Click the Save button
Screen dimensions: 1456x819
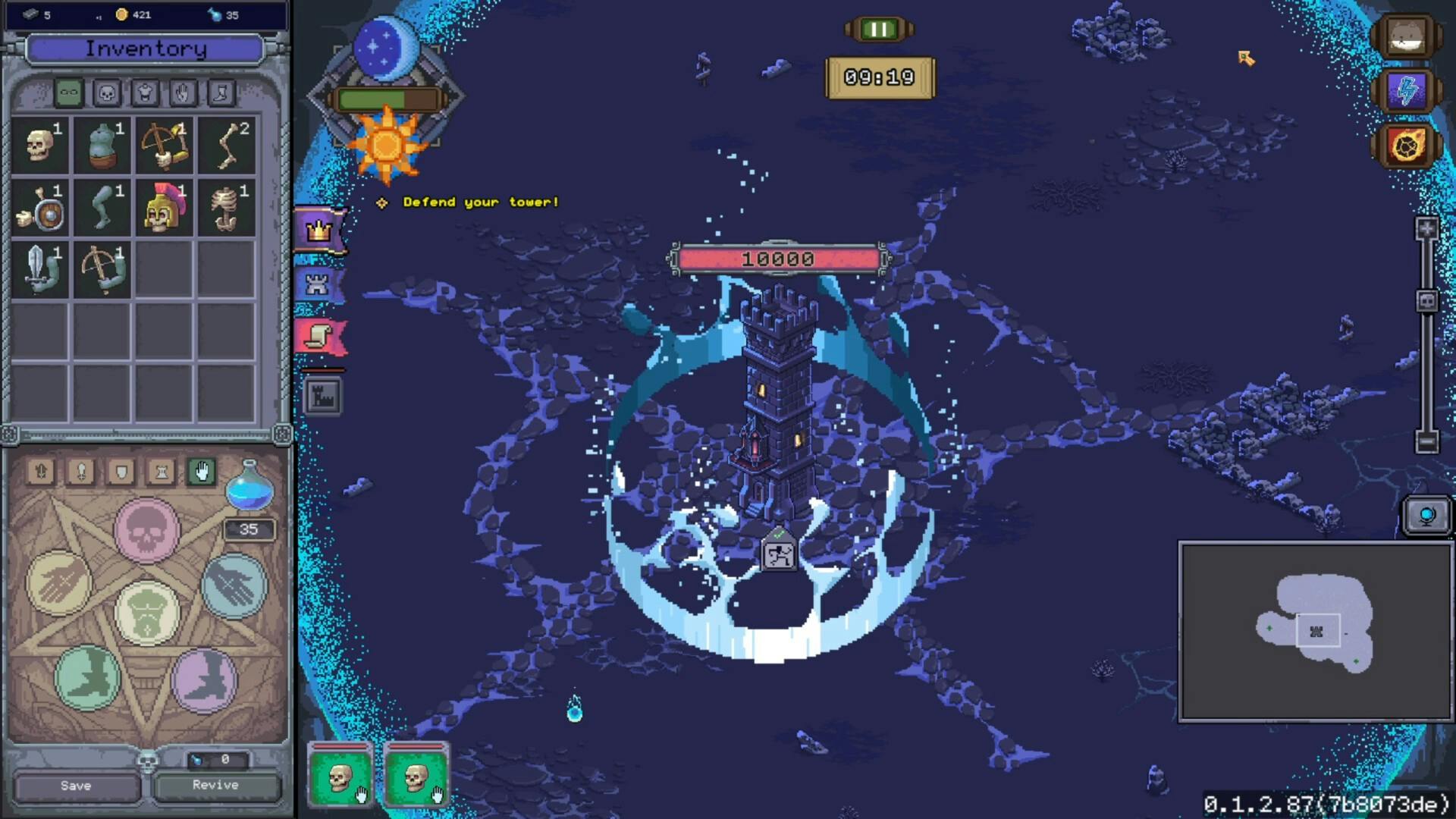[76, 786]
